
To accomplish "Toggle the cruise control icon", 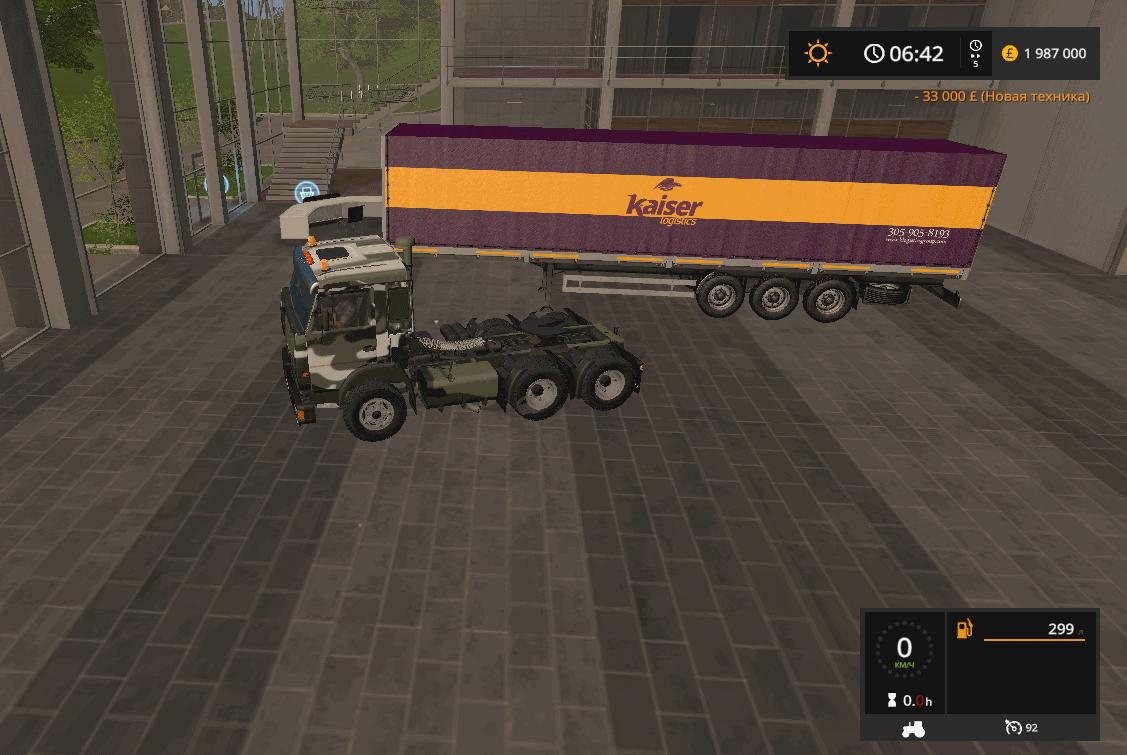I will pos(1013,728).
